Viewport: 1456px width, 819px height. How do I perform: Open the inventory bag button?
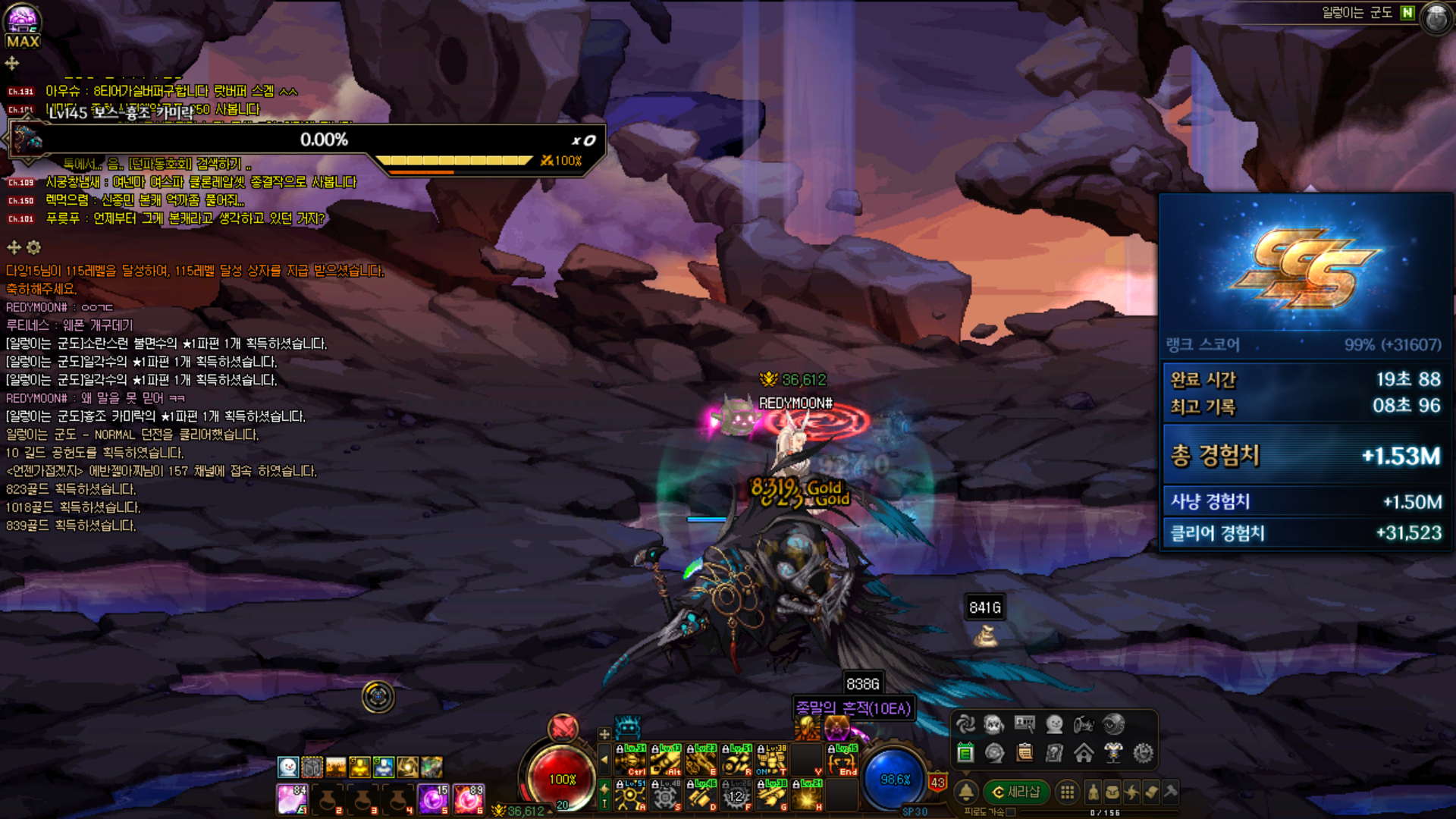(x=1112, y=792)
